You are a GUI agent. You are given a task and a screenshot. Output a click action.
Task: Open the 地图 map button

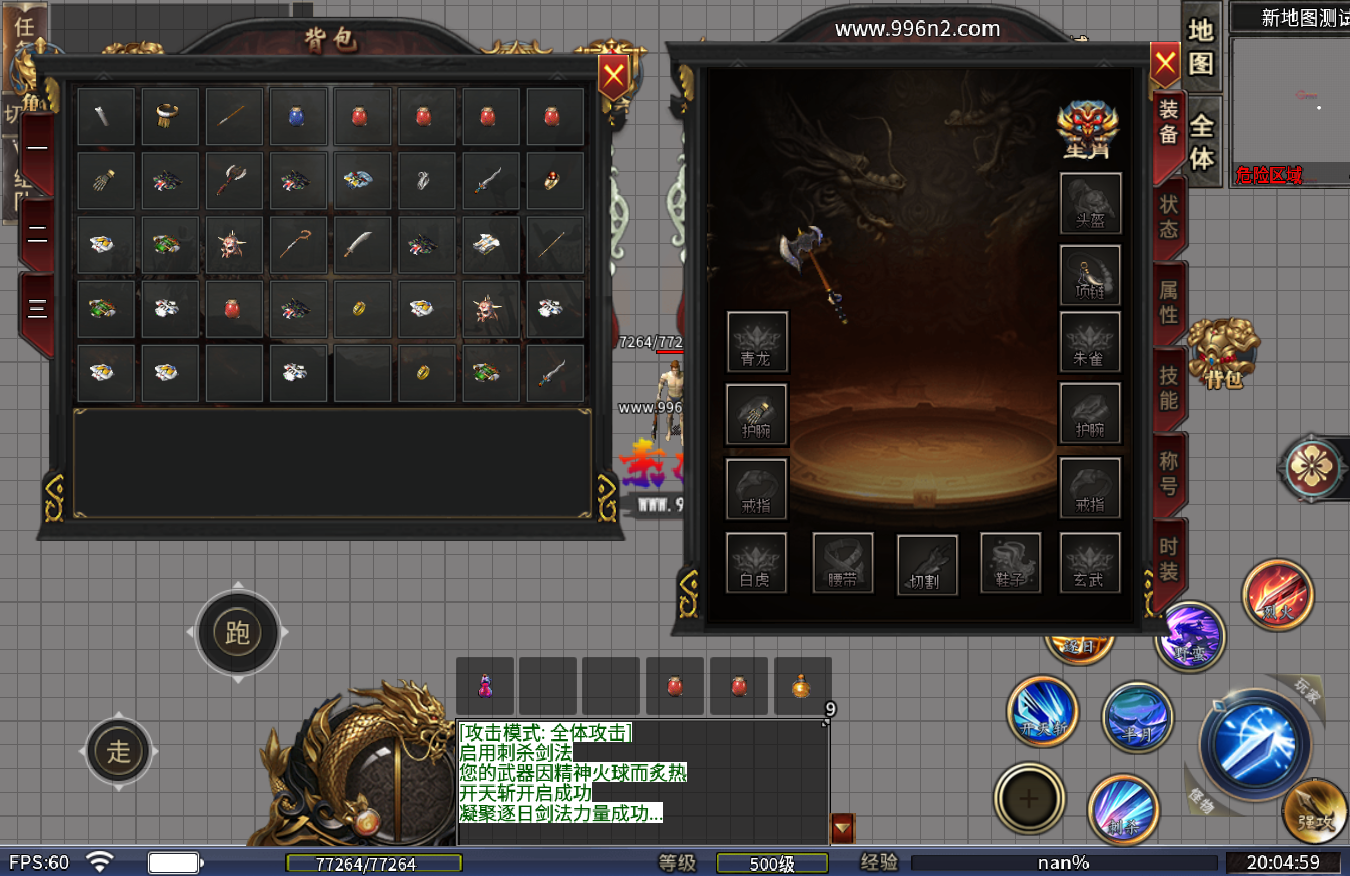[1201, 47]
